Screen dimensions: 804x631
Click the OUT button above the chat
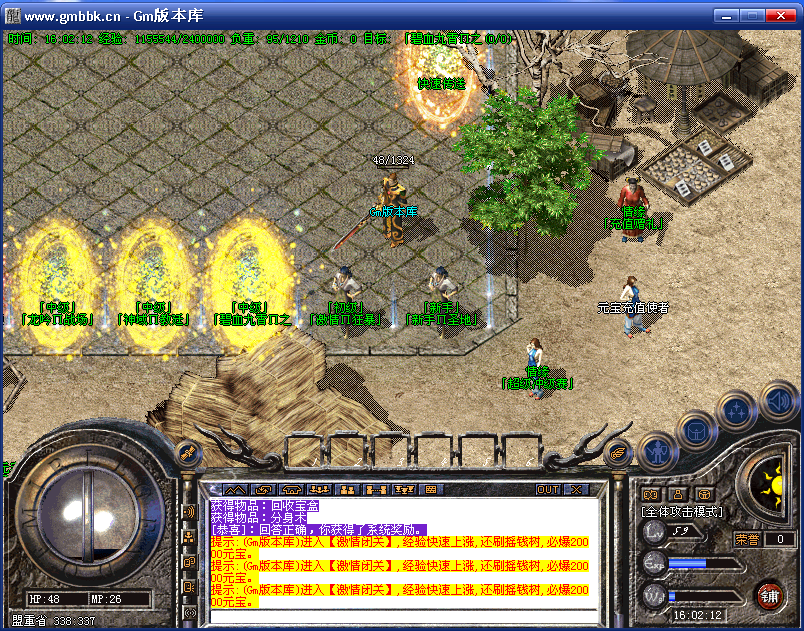pos(548,490)
